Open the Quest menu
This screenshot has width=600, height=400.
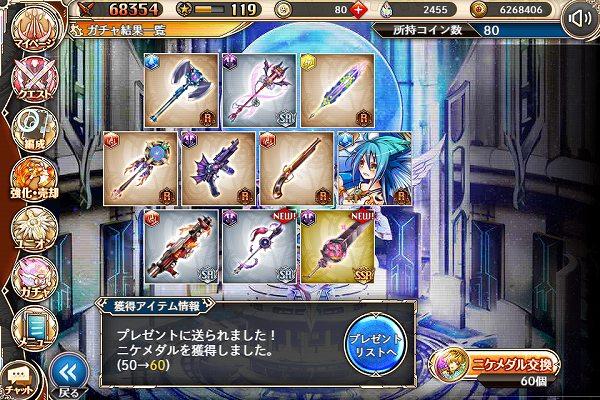pos(28,83)
